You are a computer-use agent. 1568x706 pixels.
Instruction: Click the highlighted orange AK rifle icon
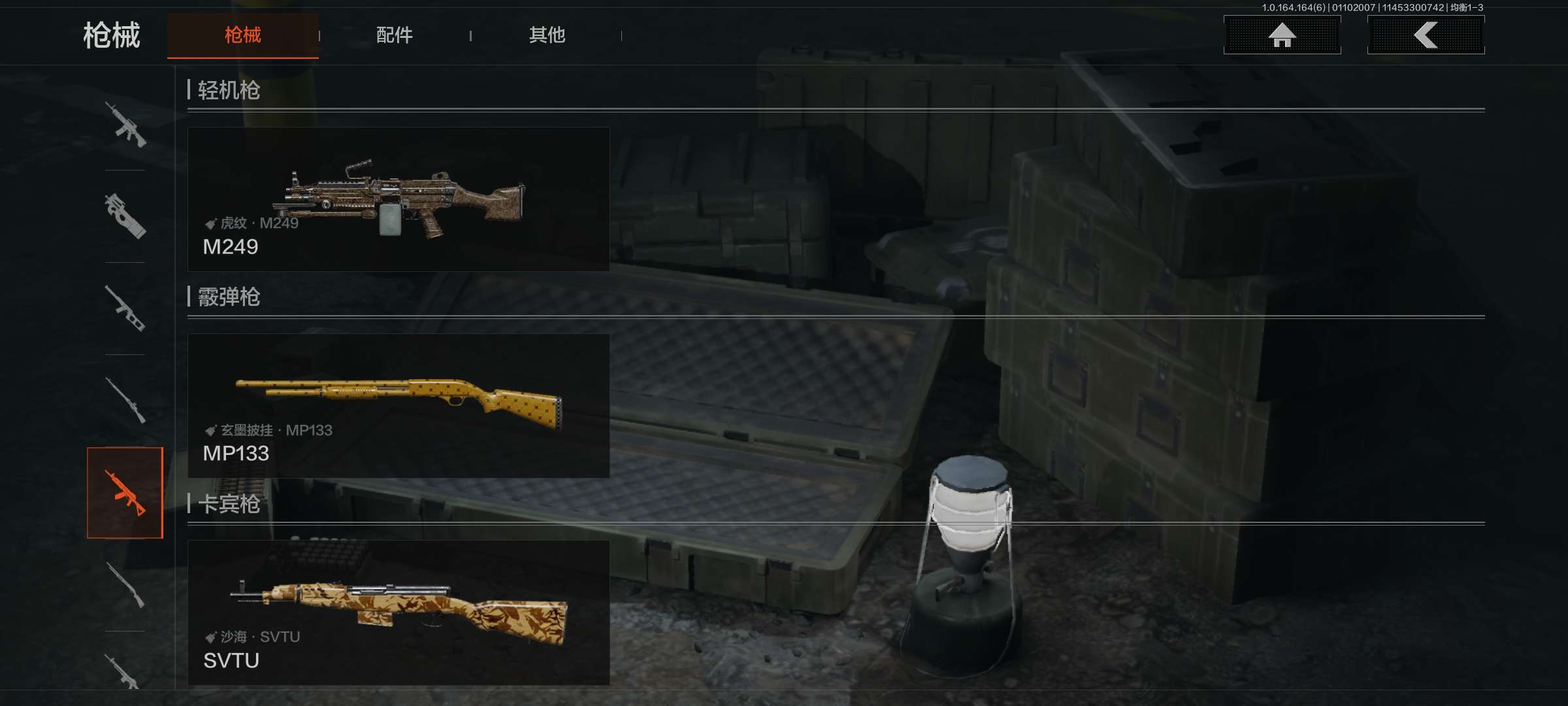pos(125,493)
